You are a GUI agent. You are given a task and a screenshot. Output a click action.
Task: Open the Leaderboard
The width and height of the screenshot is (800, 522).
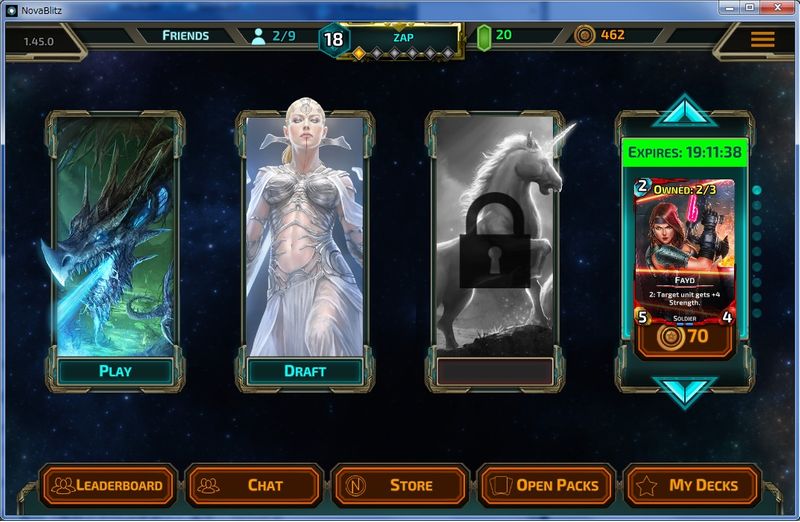click(108, 486)
